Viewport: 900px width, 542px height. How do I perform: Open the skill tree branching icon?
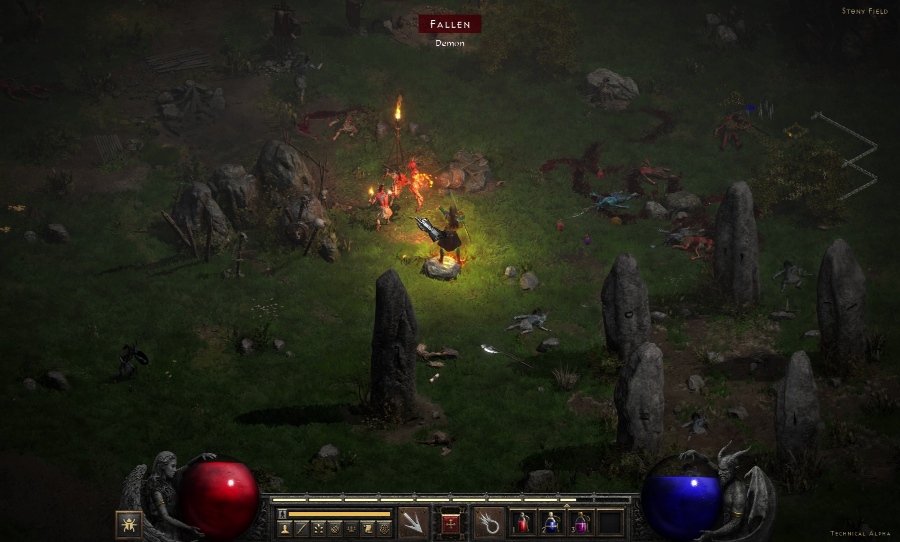(318, 528)
